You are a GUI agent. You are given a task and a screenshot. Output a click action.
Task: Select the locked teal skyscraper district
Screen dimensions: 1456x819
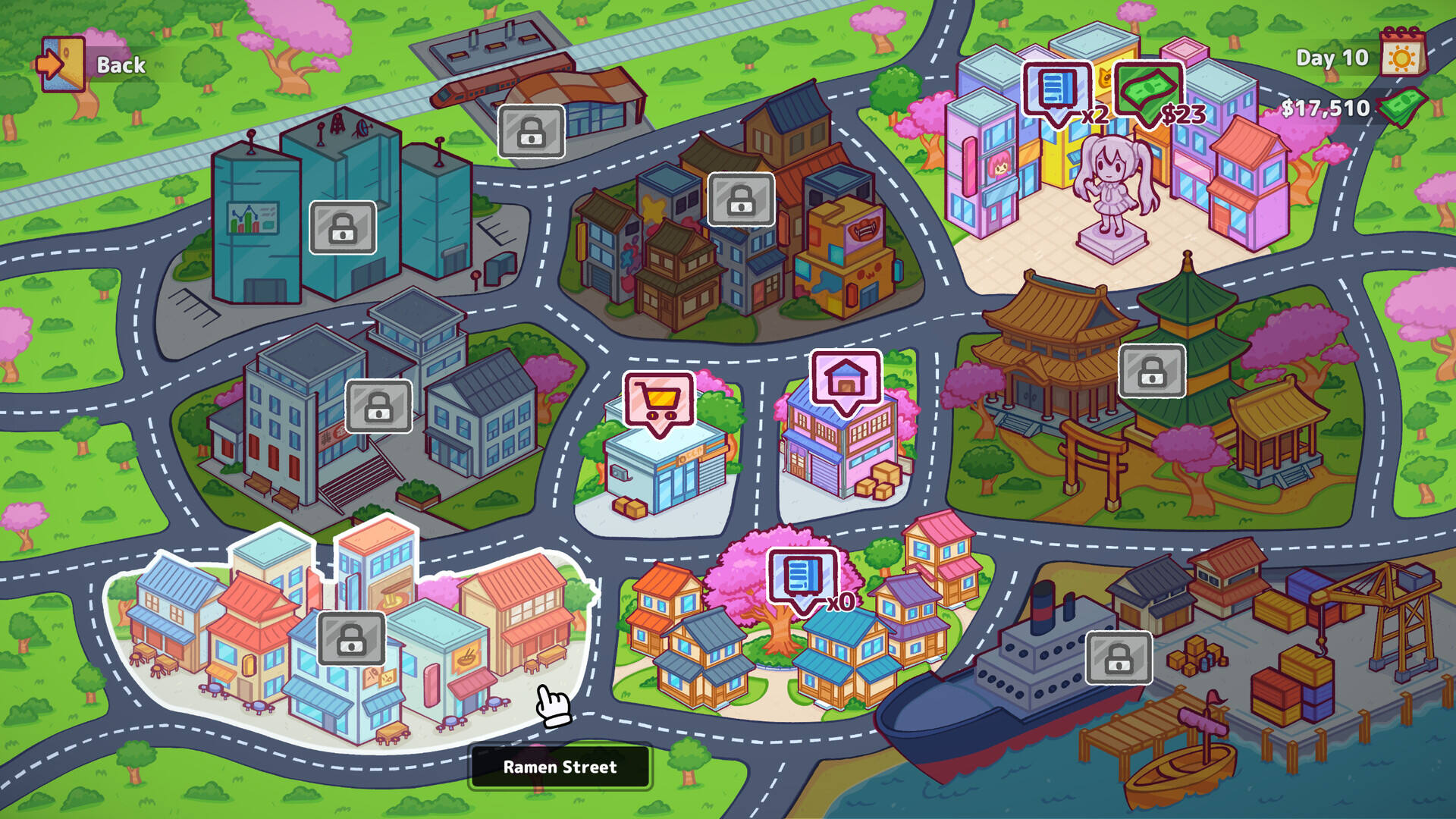(343, 227)
